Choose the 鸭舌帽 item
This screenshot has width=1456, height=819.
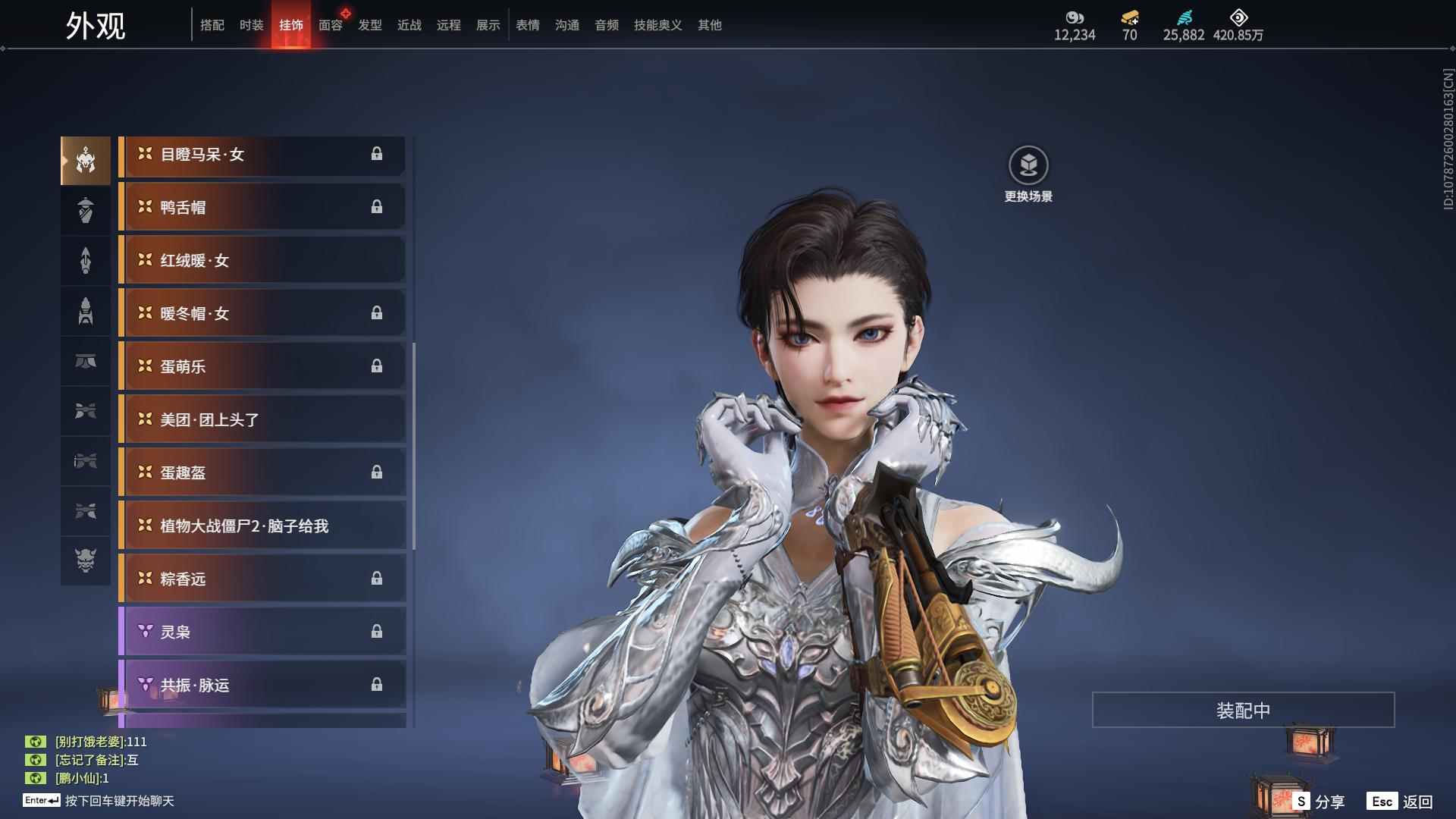(x=262, y=208)
